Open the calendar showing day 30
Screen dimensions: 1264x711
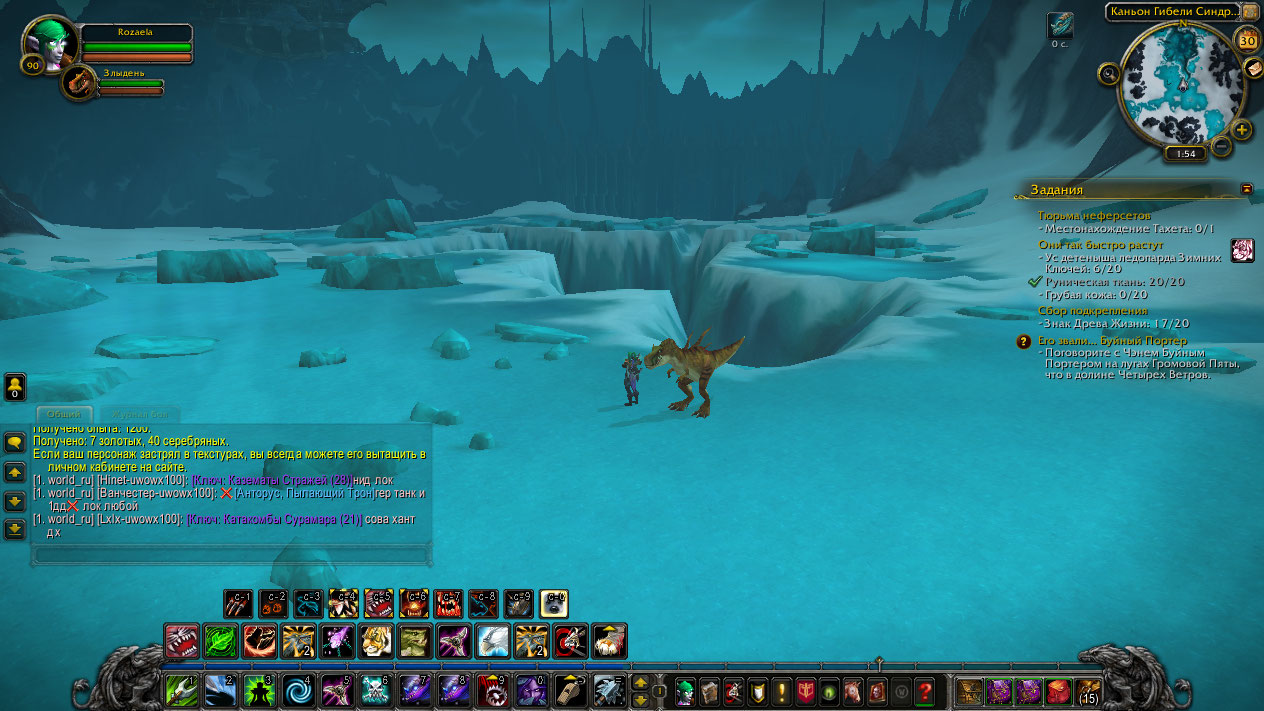point(1247,40)
